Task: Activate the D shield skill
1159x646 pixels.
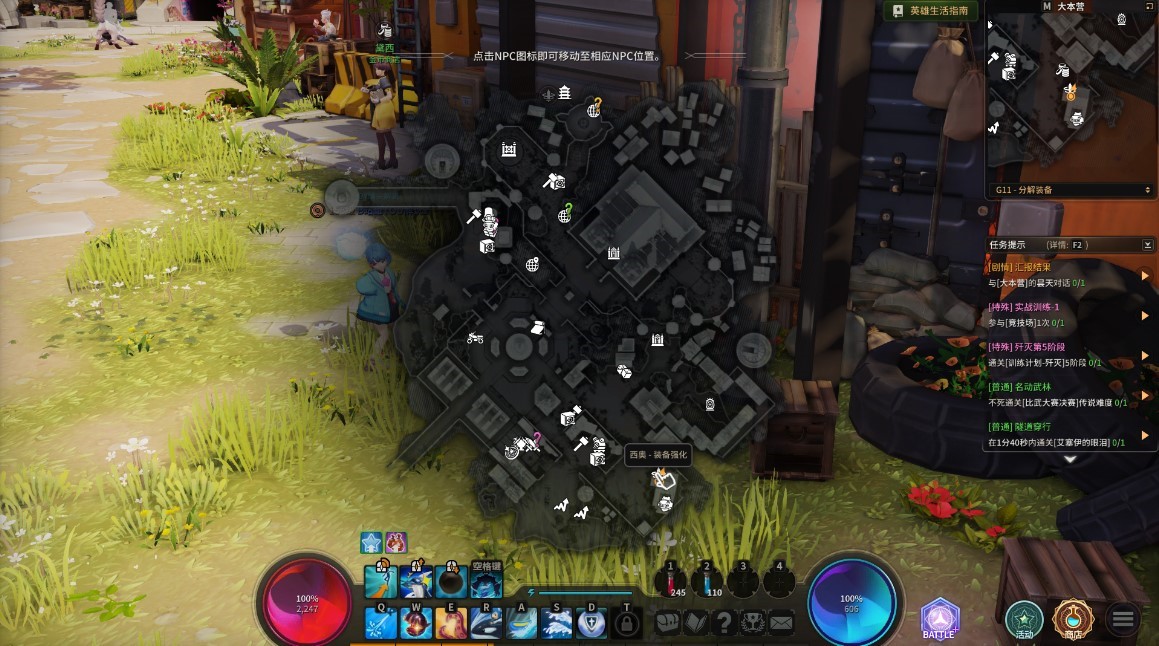Action: pyautogui.click(x=592, y=622)
